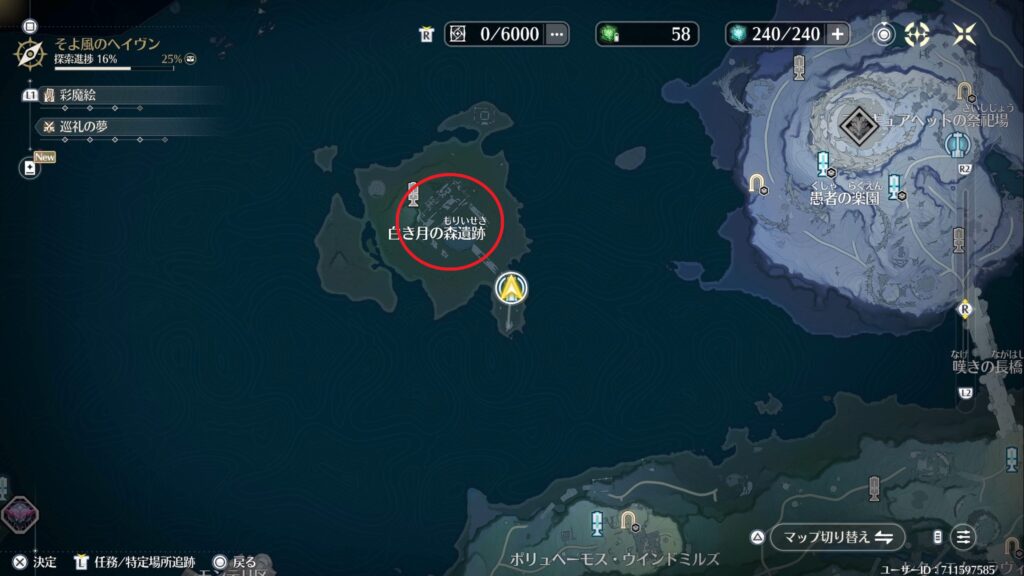Open the 25% exploration reward chest
Screen dimensions: 1024x576
[190, 60]
